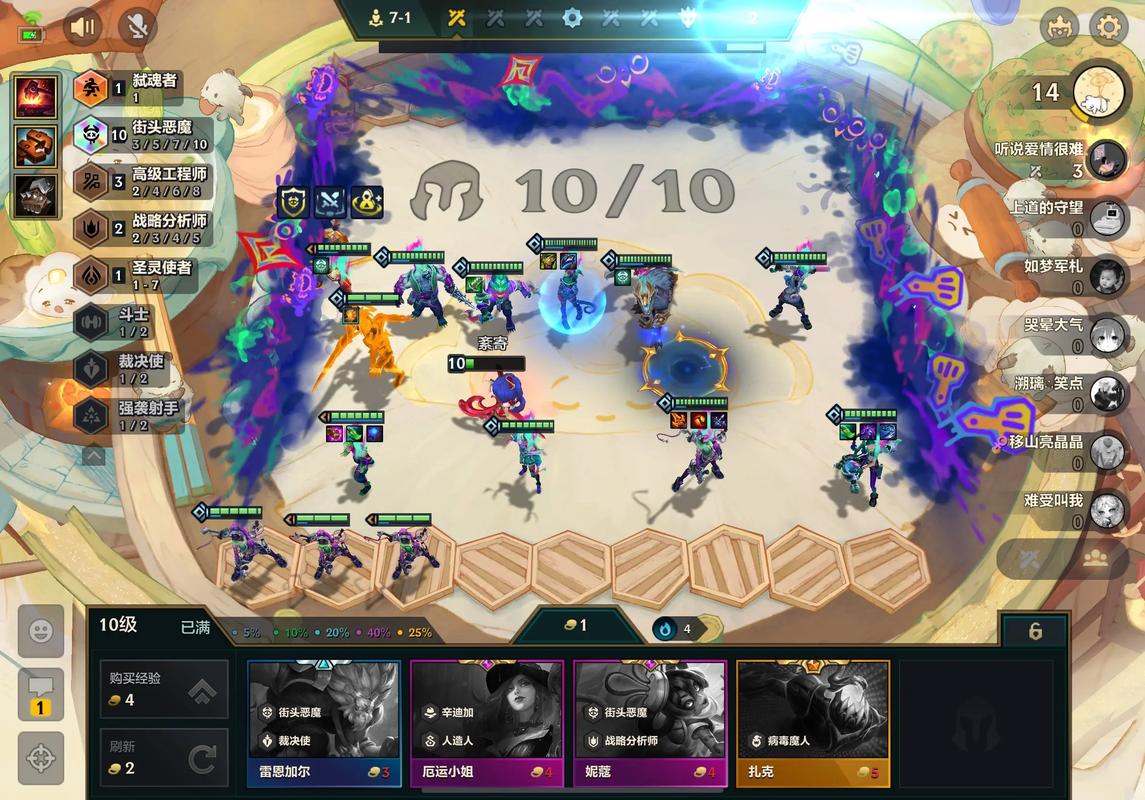Click the 购买经验 buy XP button
Viewport: 1145px width, 800px height.
coord(164,689)
